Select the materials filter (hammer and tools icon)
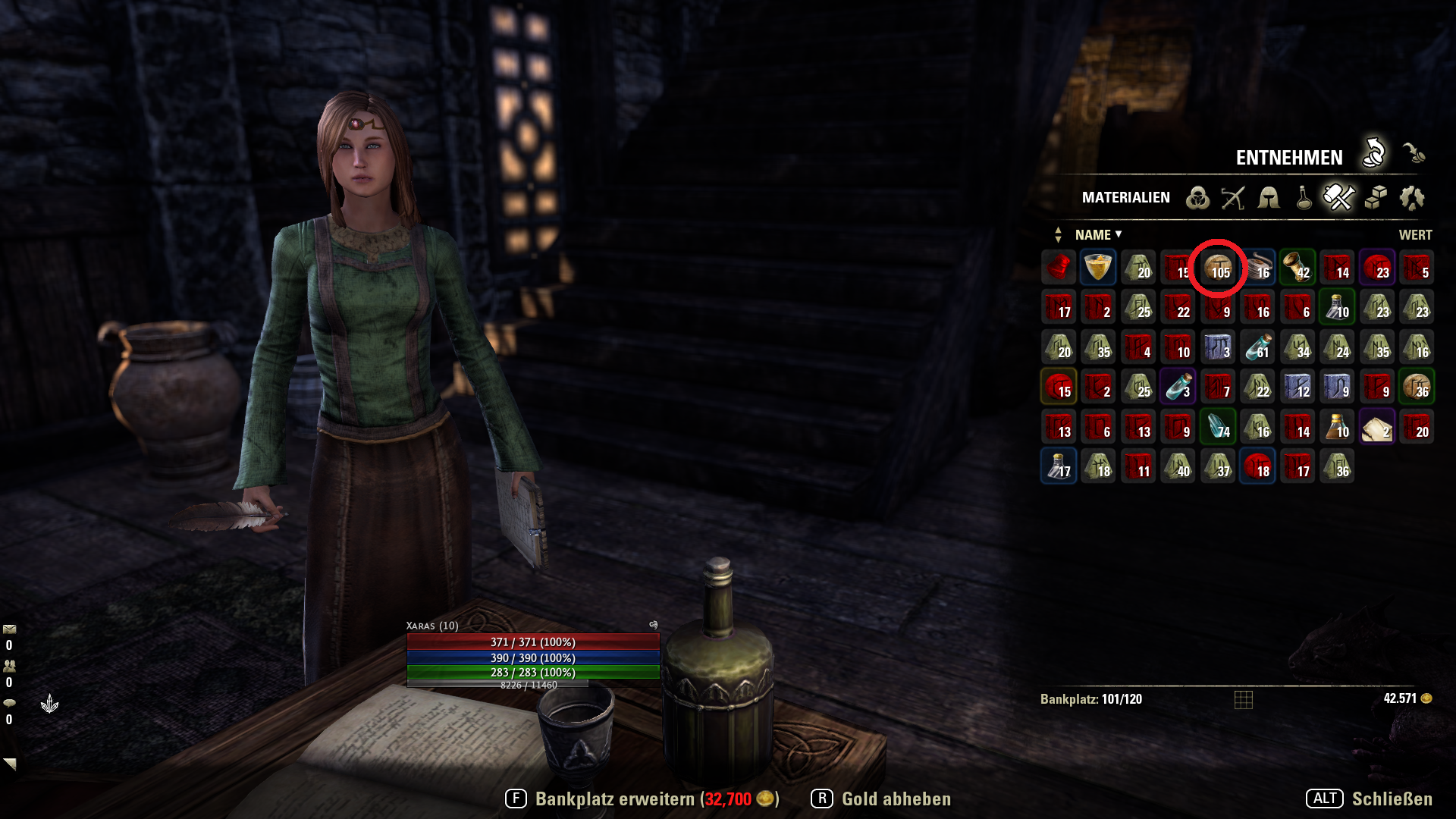 [x=1338, y=198]
